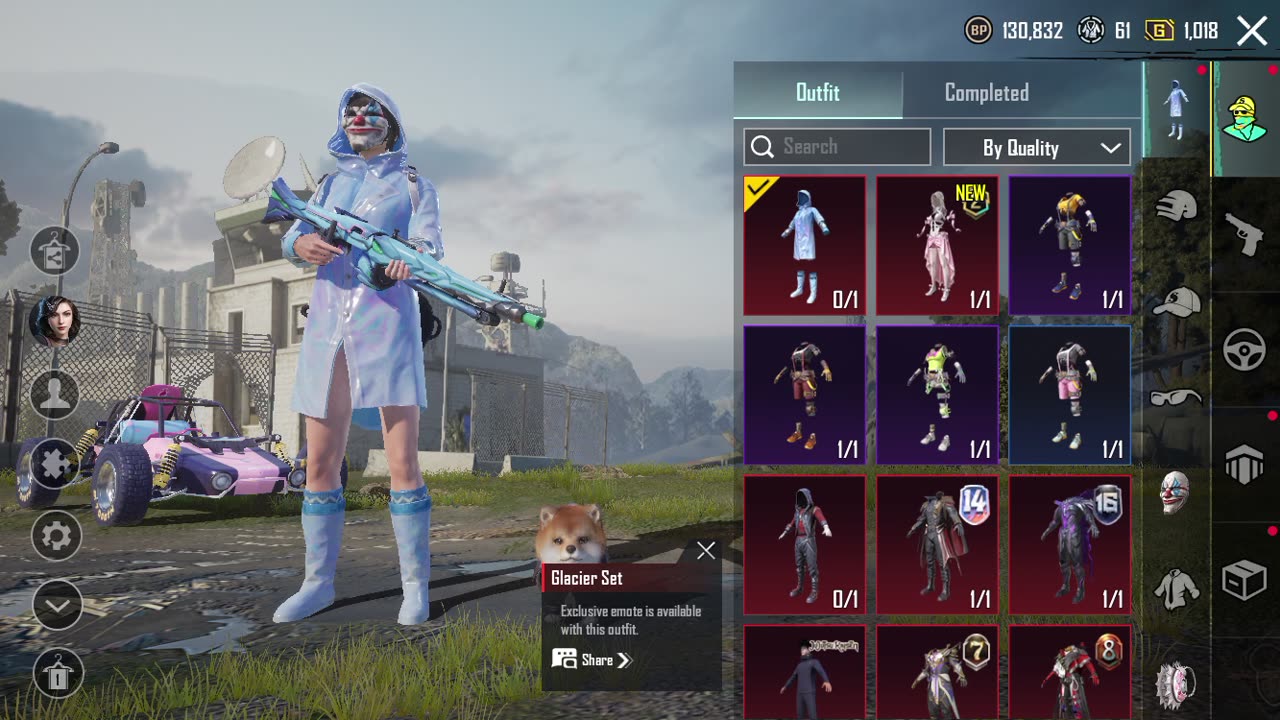The height and width of the screenshot is (720, 1280).
Task: Open the steering wheel vehicle category
Action: 1245,350
